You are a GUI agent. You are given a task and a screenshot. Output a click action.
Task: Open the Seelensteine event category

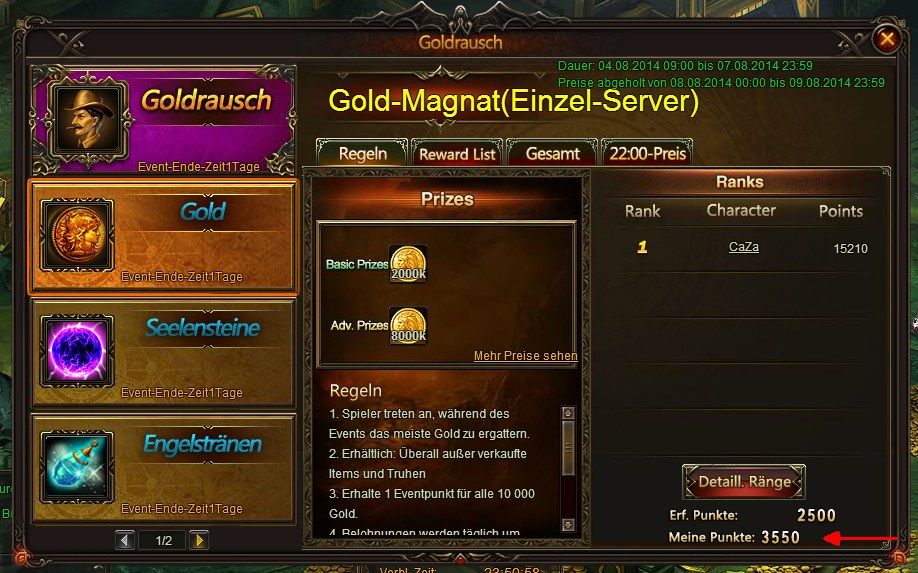pos(164,353)
